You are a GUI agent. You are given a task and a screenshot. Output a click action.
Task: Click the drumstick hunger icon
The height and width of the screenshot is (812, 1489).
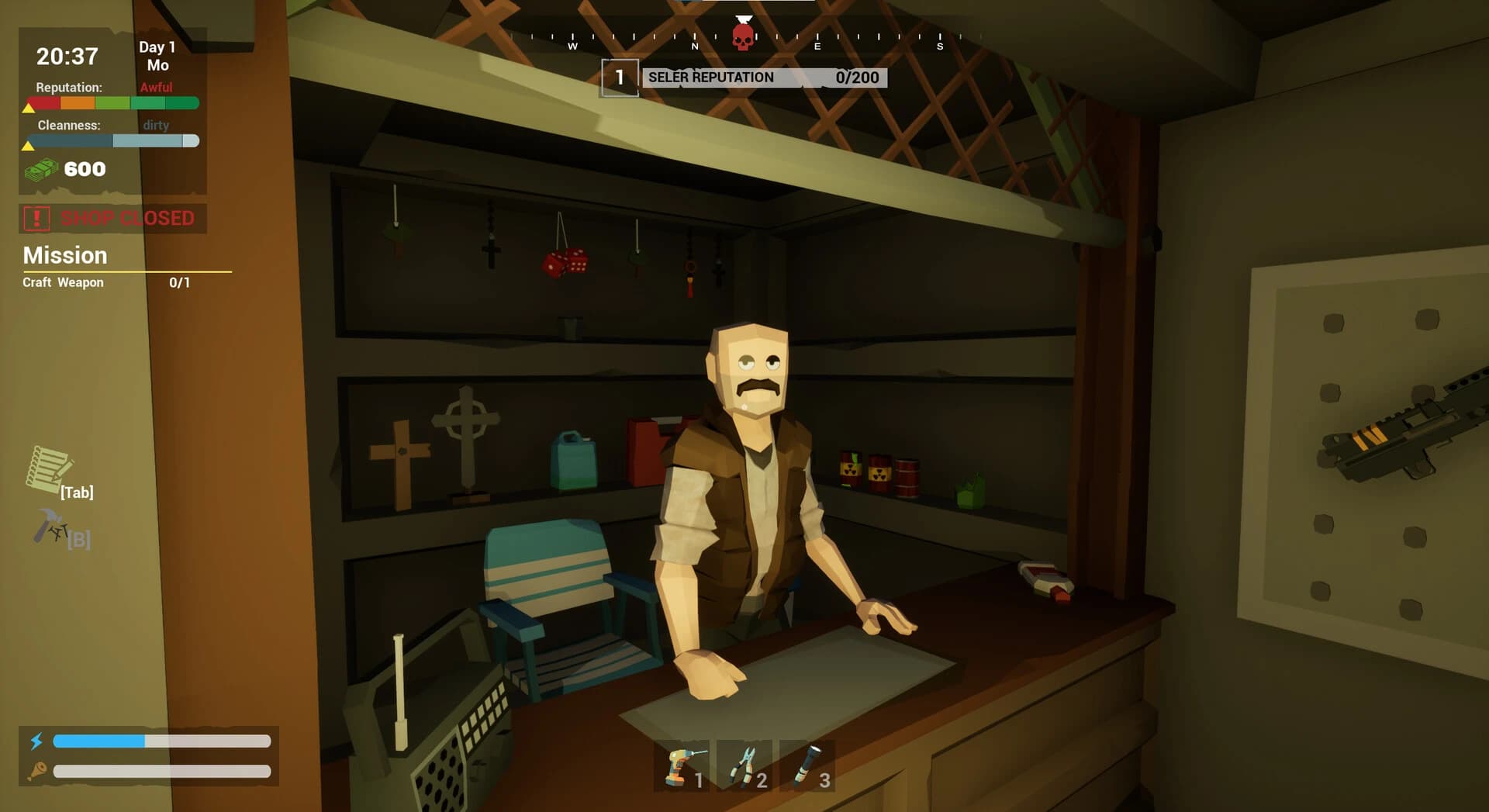pyautogui.click(x=37, y=772)
